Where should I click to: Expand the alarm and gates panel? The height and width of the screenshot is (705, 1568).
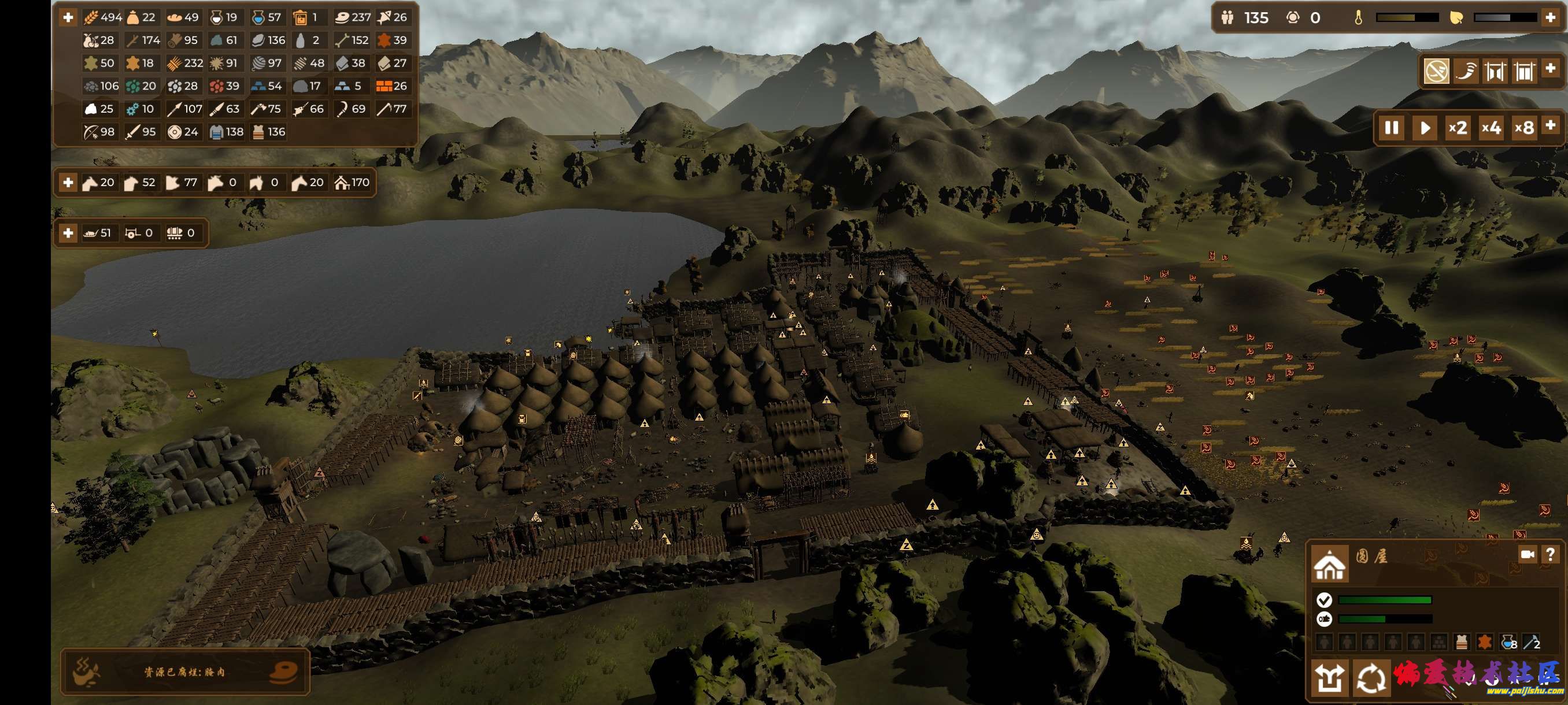click(1551, 68)
